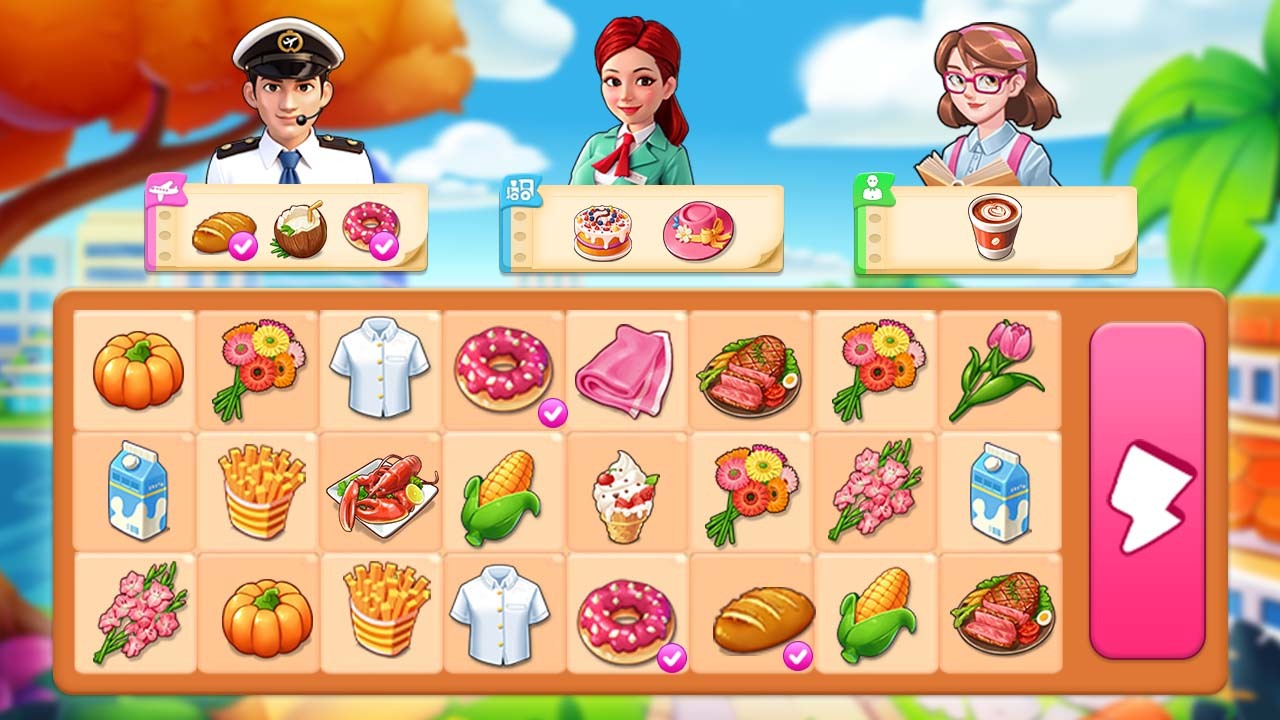Tap the strawberry ice cream sundae tile

coord(626,493)
